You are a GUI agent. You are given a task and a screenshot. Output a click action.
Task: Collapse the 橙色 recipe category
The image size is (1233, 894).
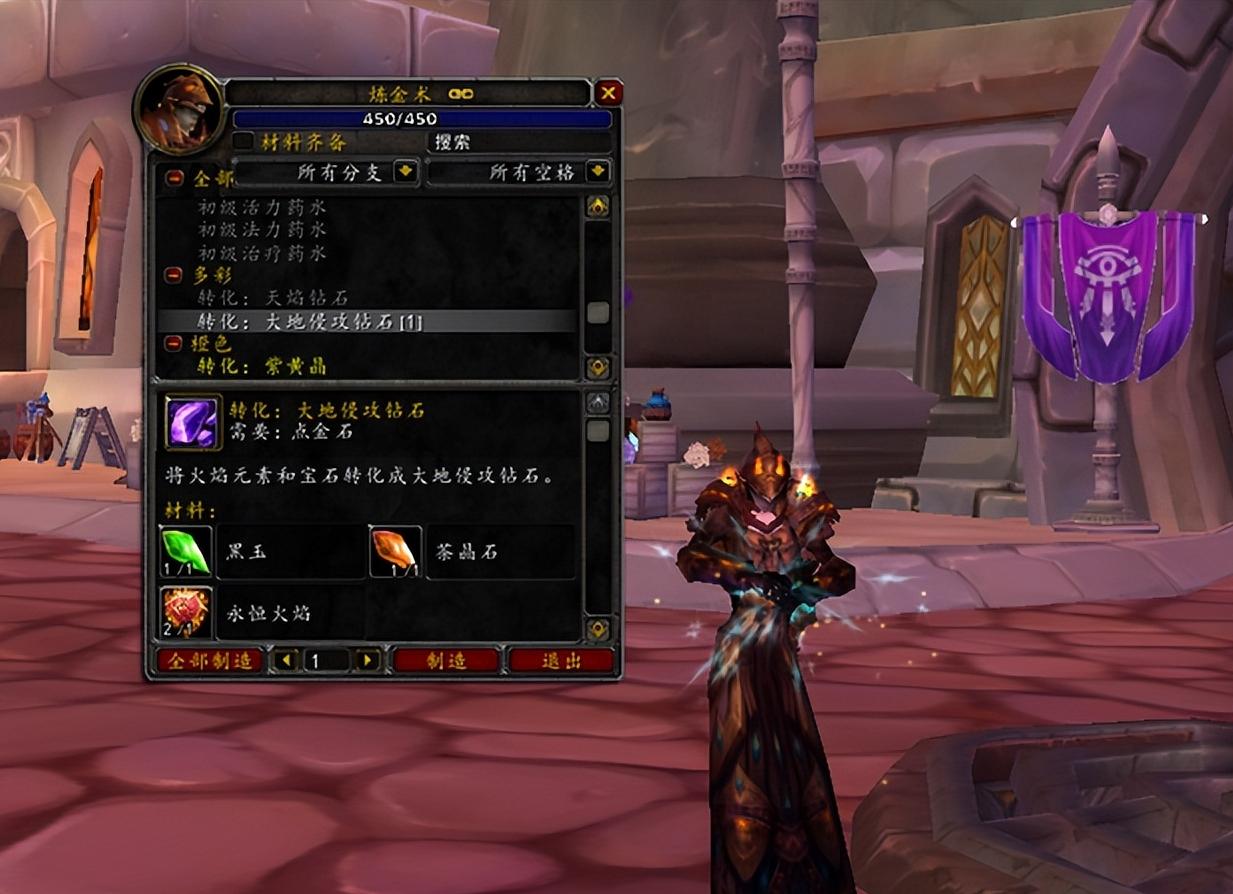click(x=174, y=343)
